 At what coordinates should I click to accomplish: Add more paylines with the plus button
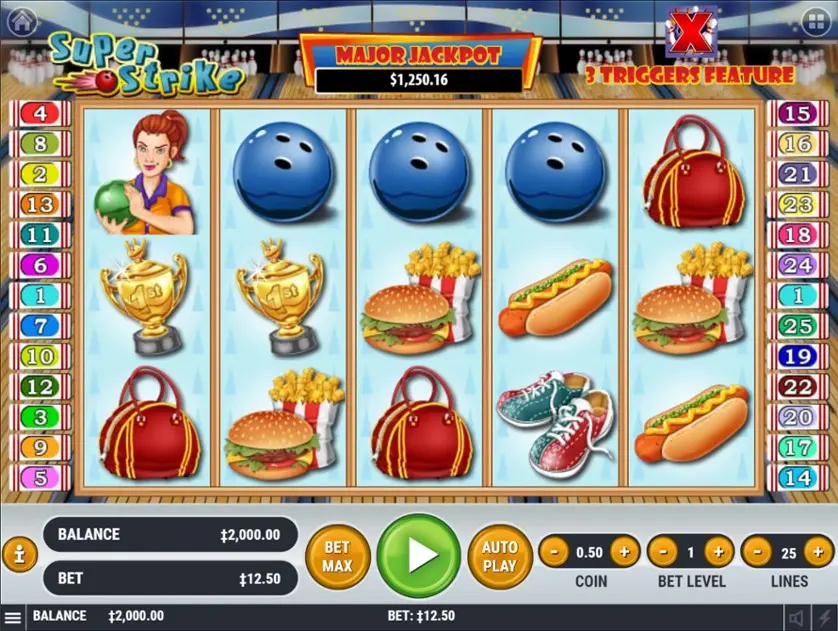(816, 551)
